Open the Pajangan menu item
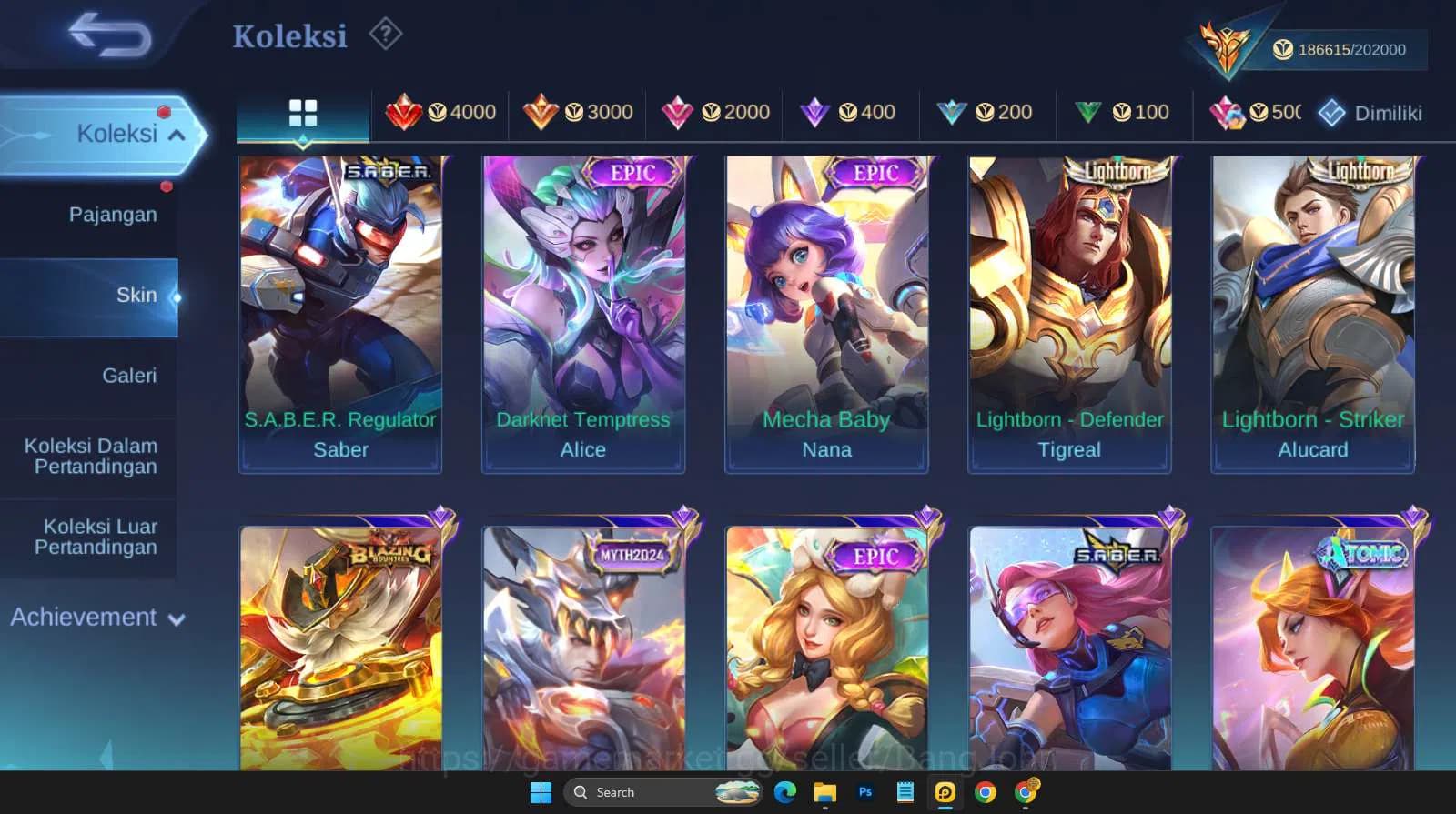1456x814 pixels. 111,215
